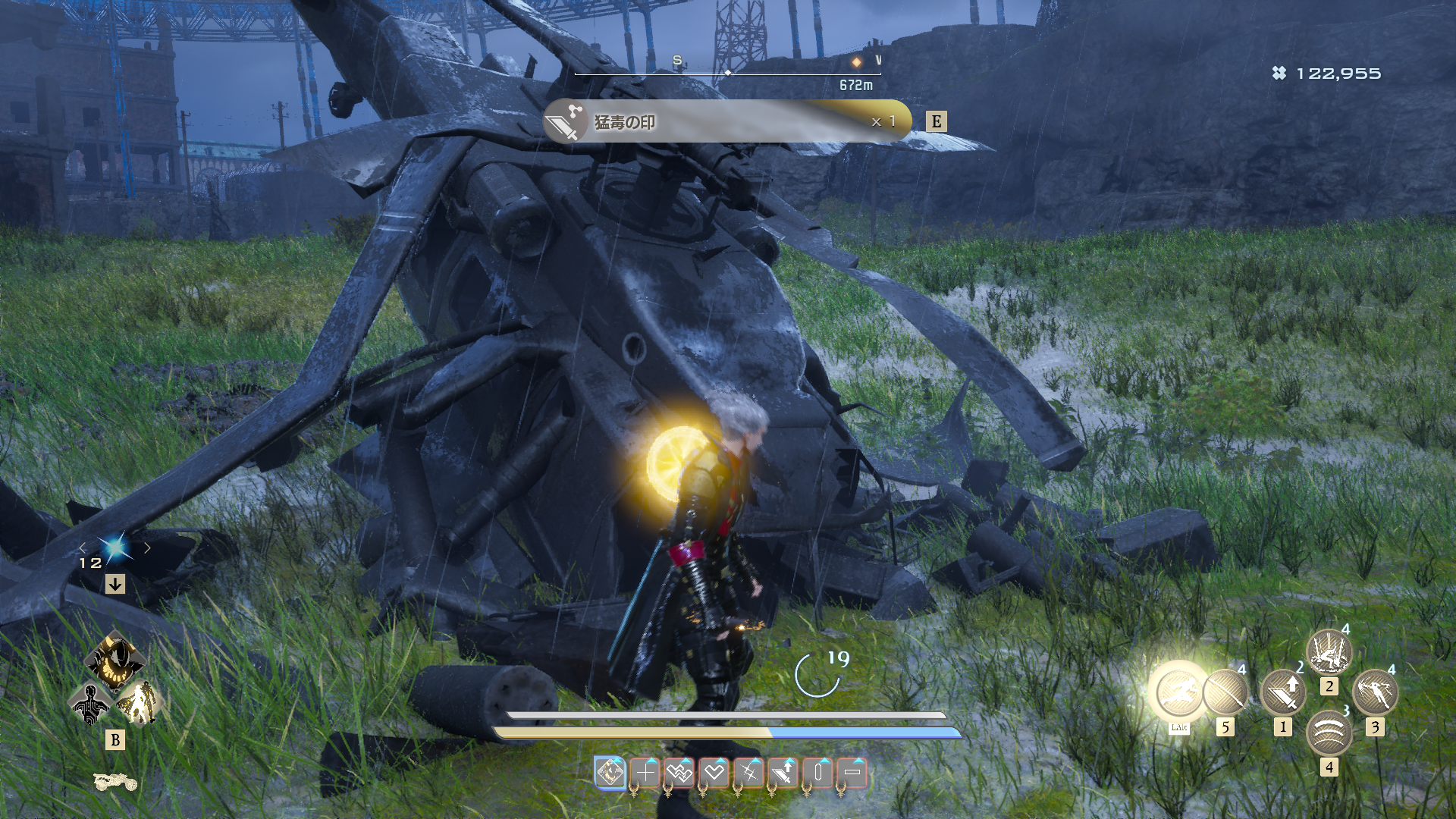1456x819 pixels.
Task: Cycle to the previous quick item
Action: point(83,548)
